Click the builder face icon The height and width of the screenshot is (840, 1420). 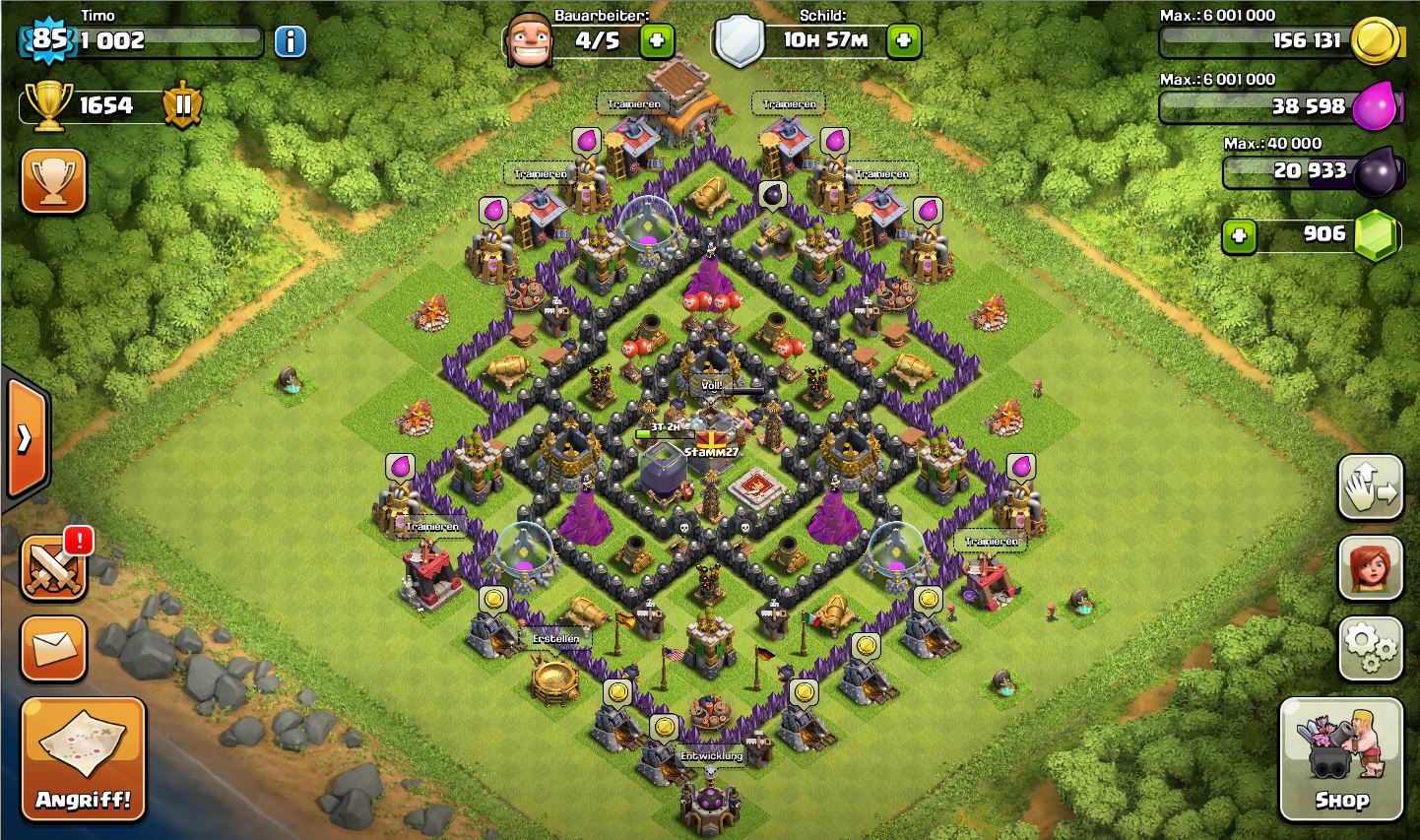(527, 41)
